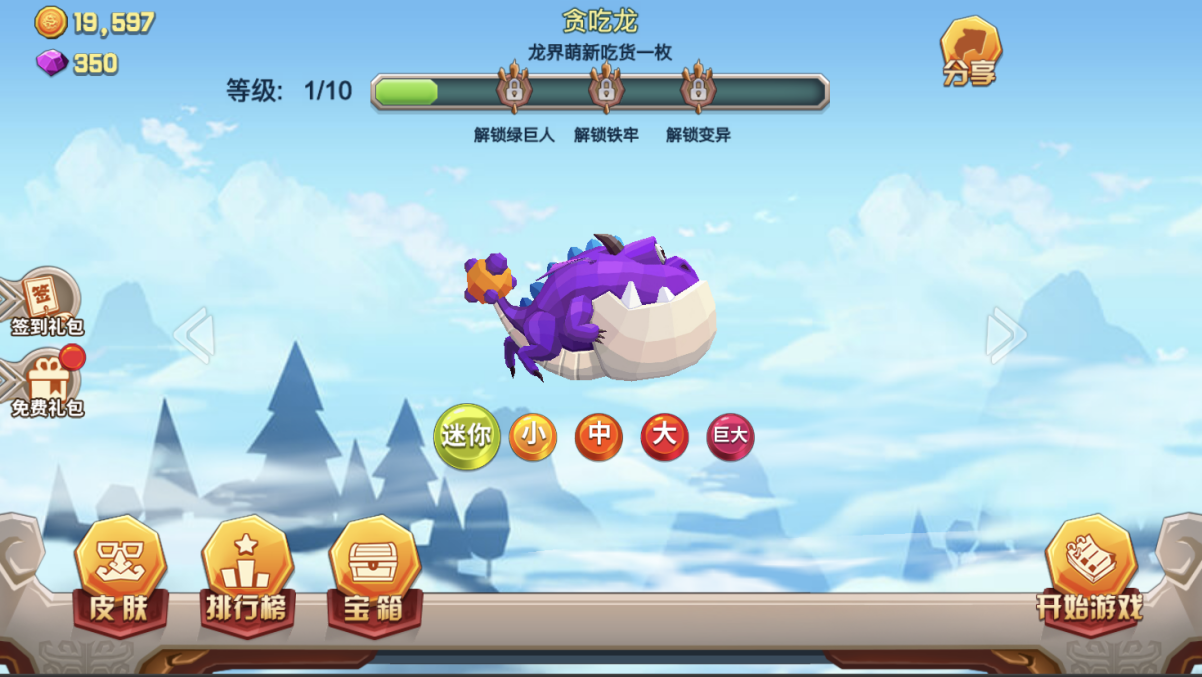Open the 皮肤 skins menu
This screenshot has width=1202, height=677.
point(120,575)
